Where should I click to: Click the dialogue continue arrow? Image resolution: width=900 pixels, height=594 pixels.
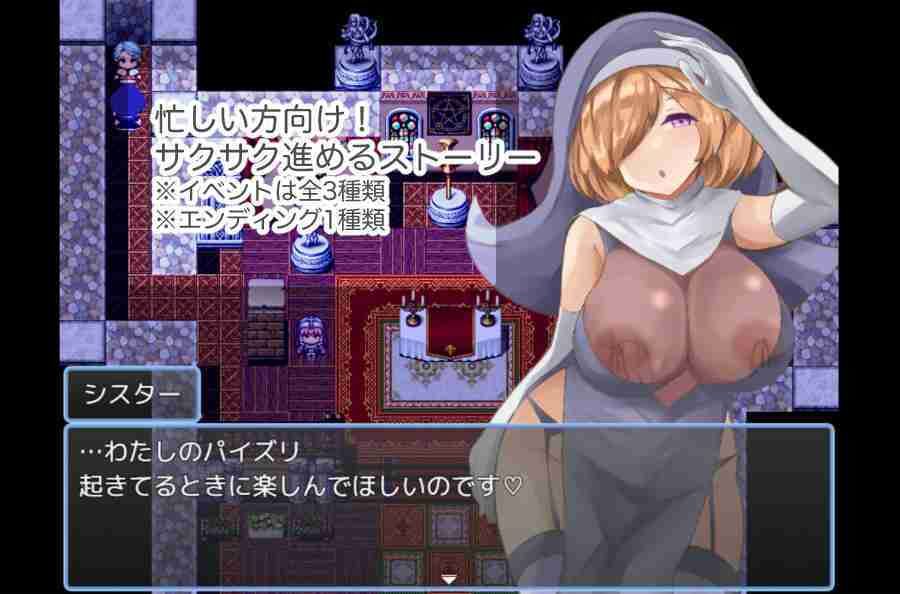pos(449,578)
